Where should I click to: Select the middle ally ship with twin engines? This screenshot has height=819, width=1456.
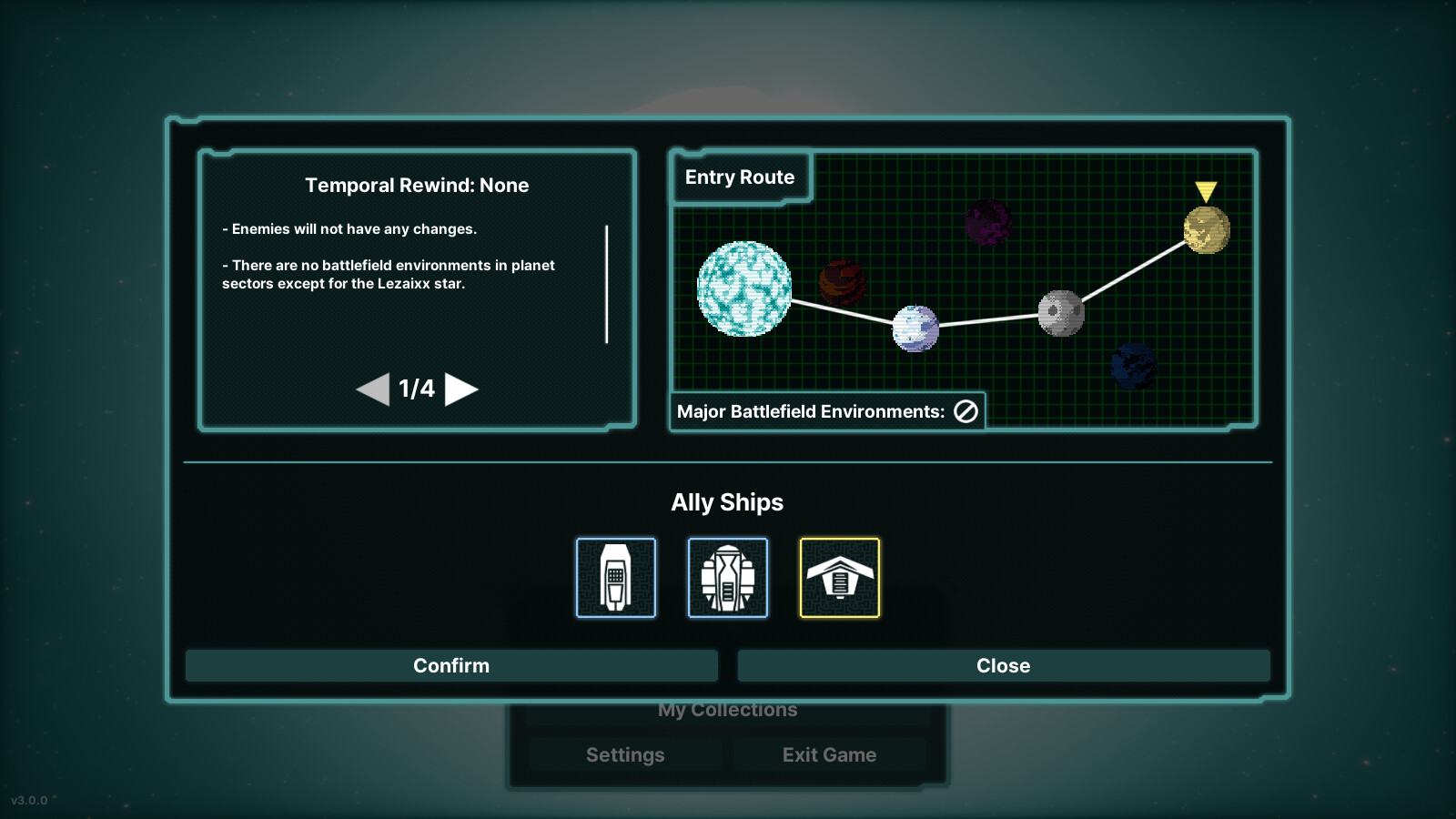click(728, 578)
